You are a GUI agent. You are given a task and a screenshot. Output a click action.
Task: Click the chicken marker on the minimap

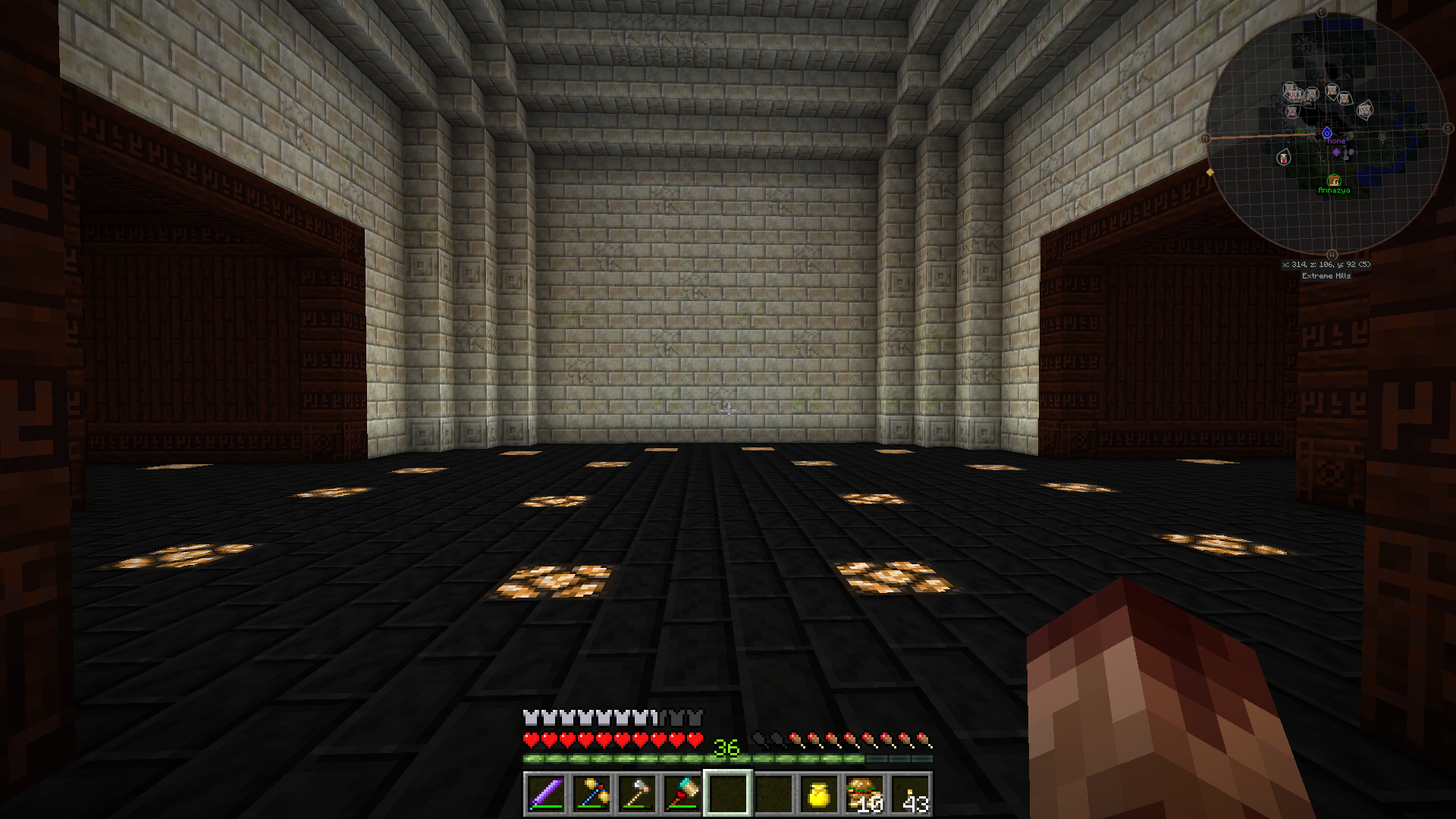click(x=1283, y=158)
